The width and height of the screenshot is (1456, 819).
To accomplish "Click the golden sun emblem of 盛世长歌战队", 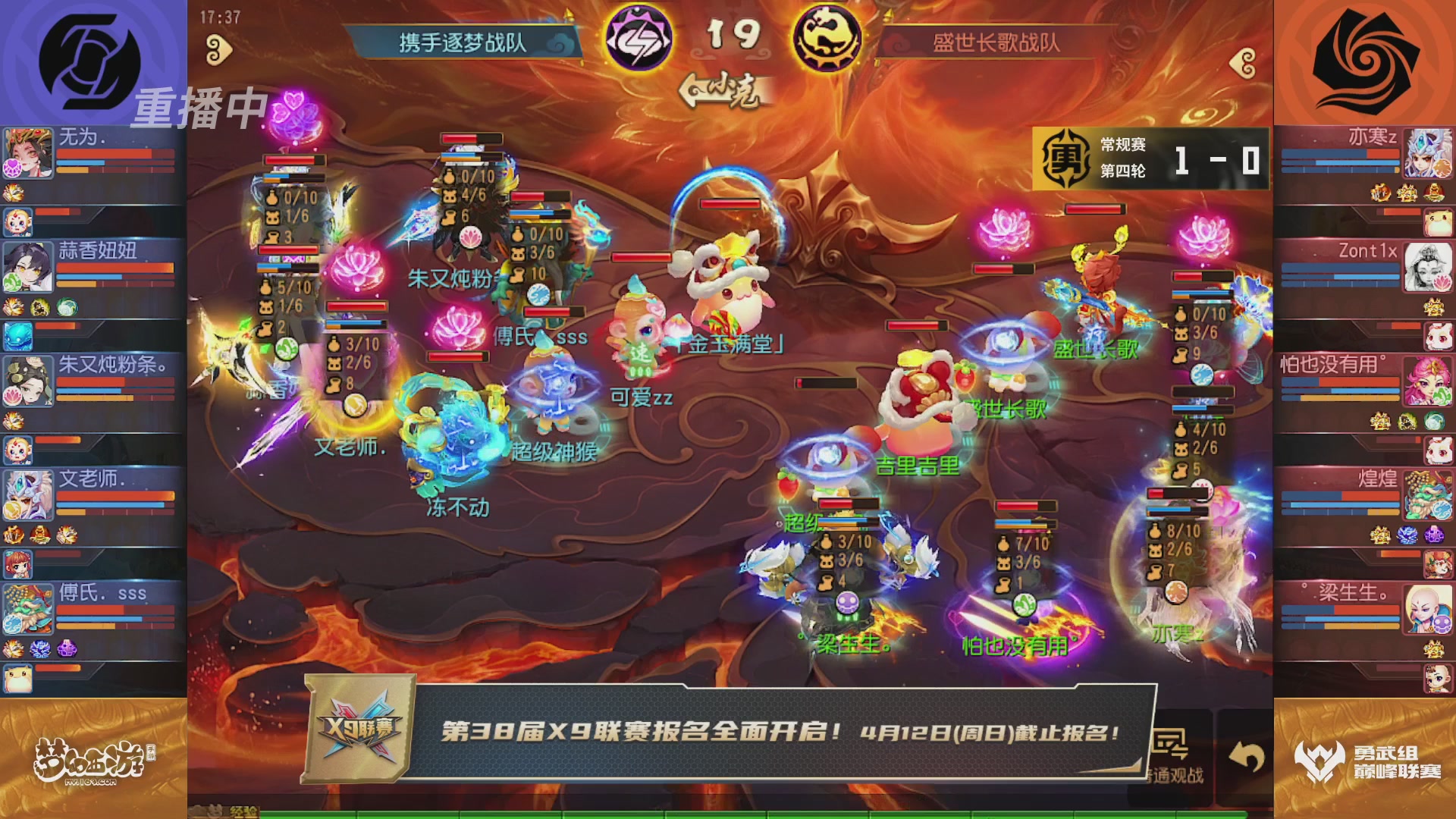I will [x=830, y=35].
